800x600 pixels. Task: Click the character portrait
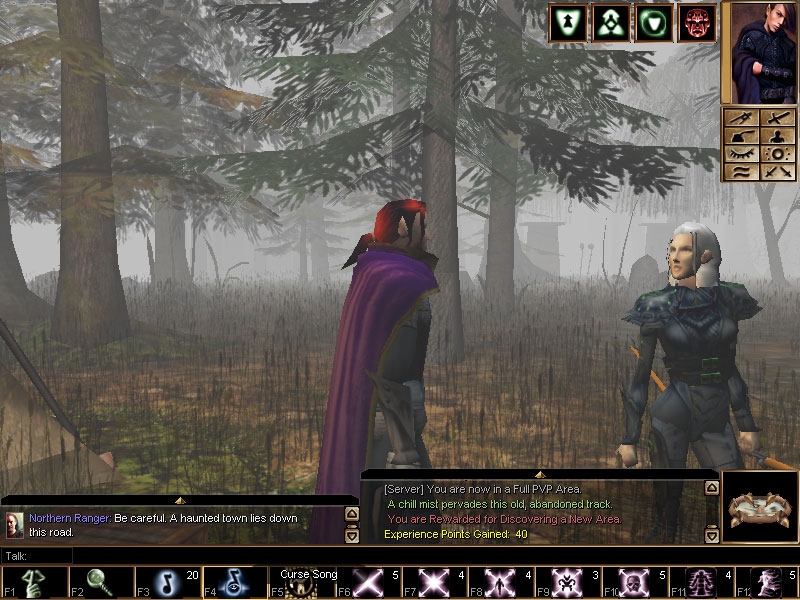coord(759,52)
